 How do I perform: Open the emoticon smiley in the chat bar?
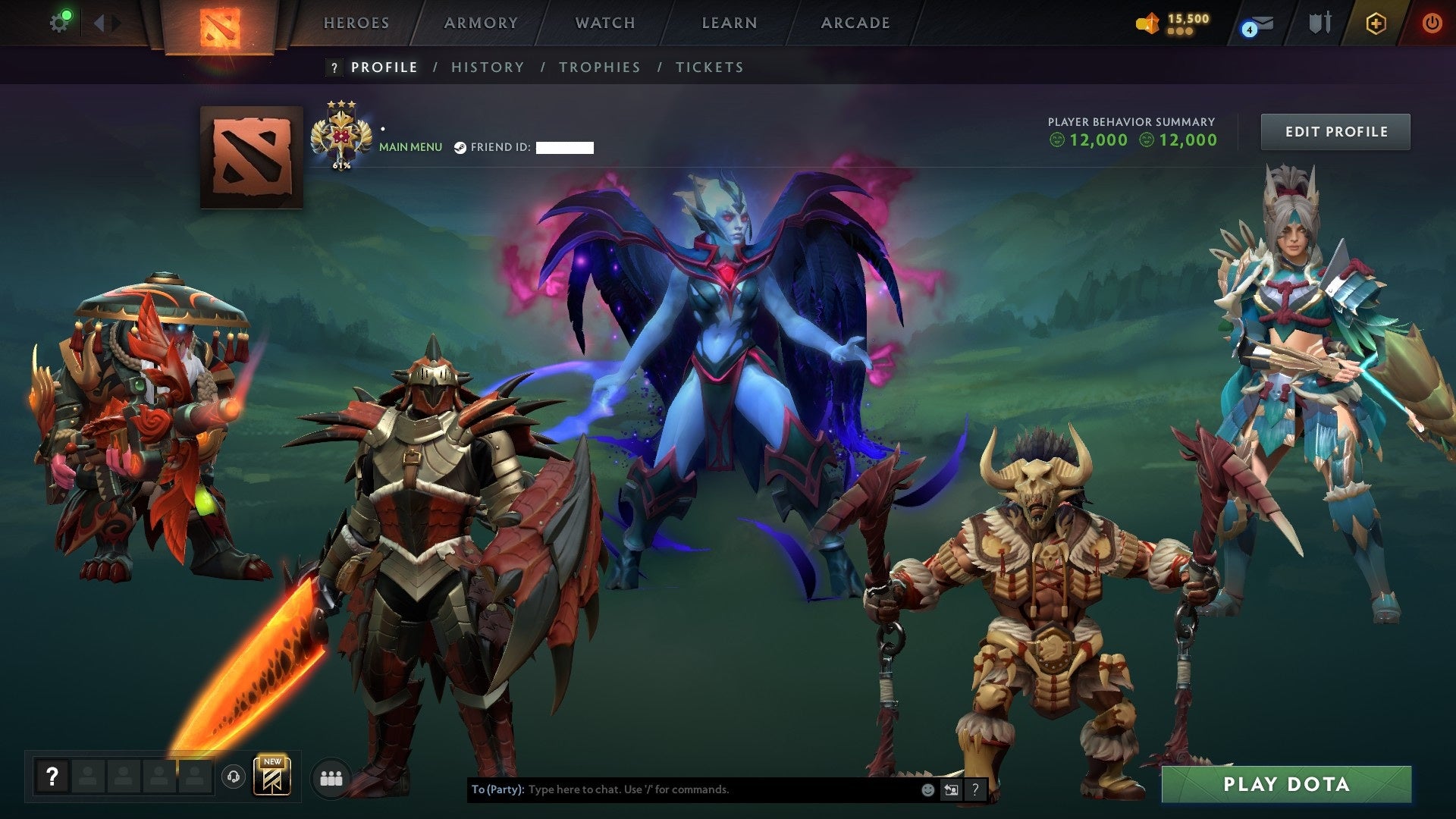click(927, 789)
